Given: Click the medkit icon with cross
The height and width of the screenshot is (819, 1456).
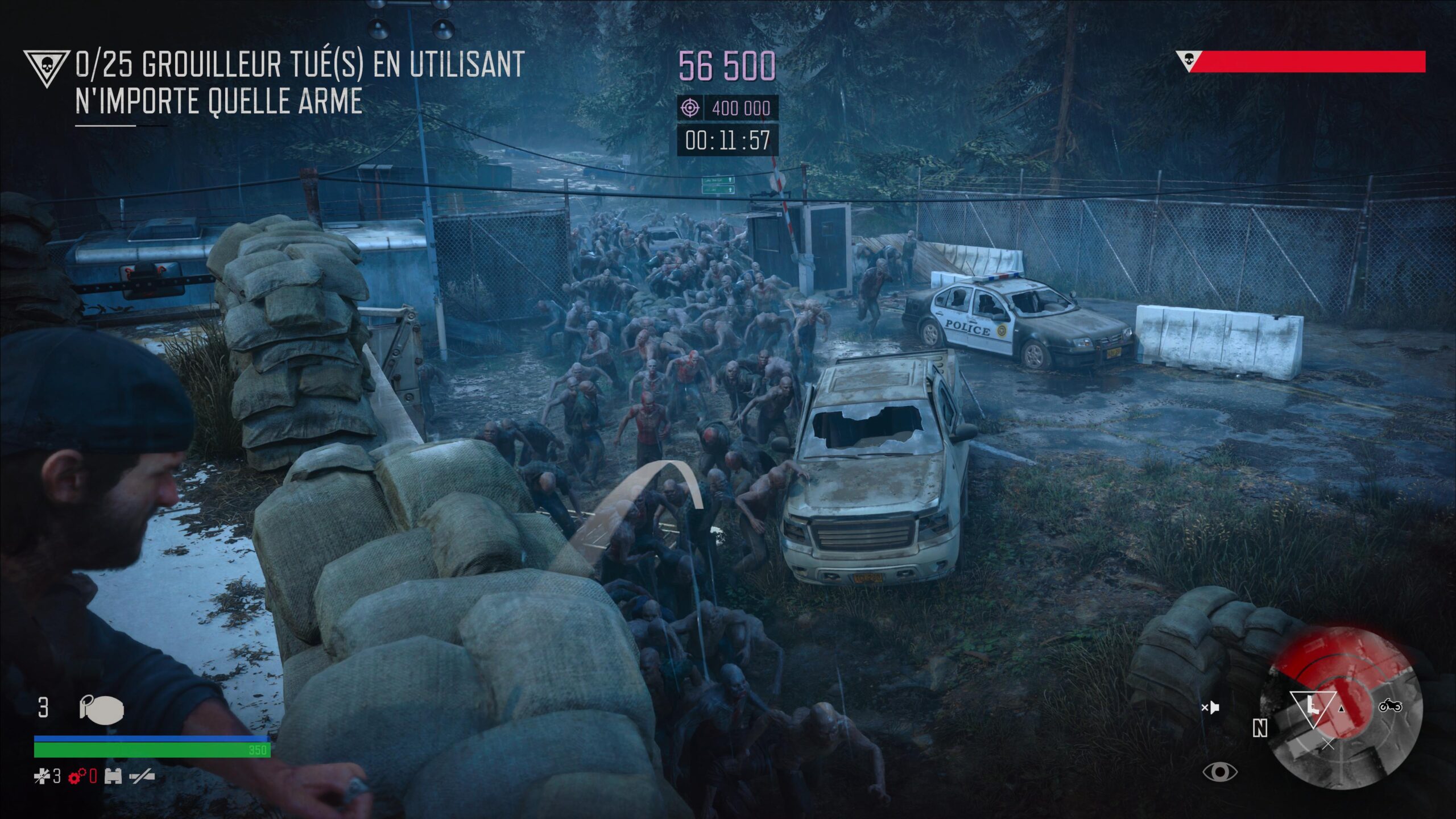Looking at the screenshot, I should [42, 776].
